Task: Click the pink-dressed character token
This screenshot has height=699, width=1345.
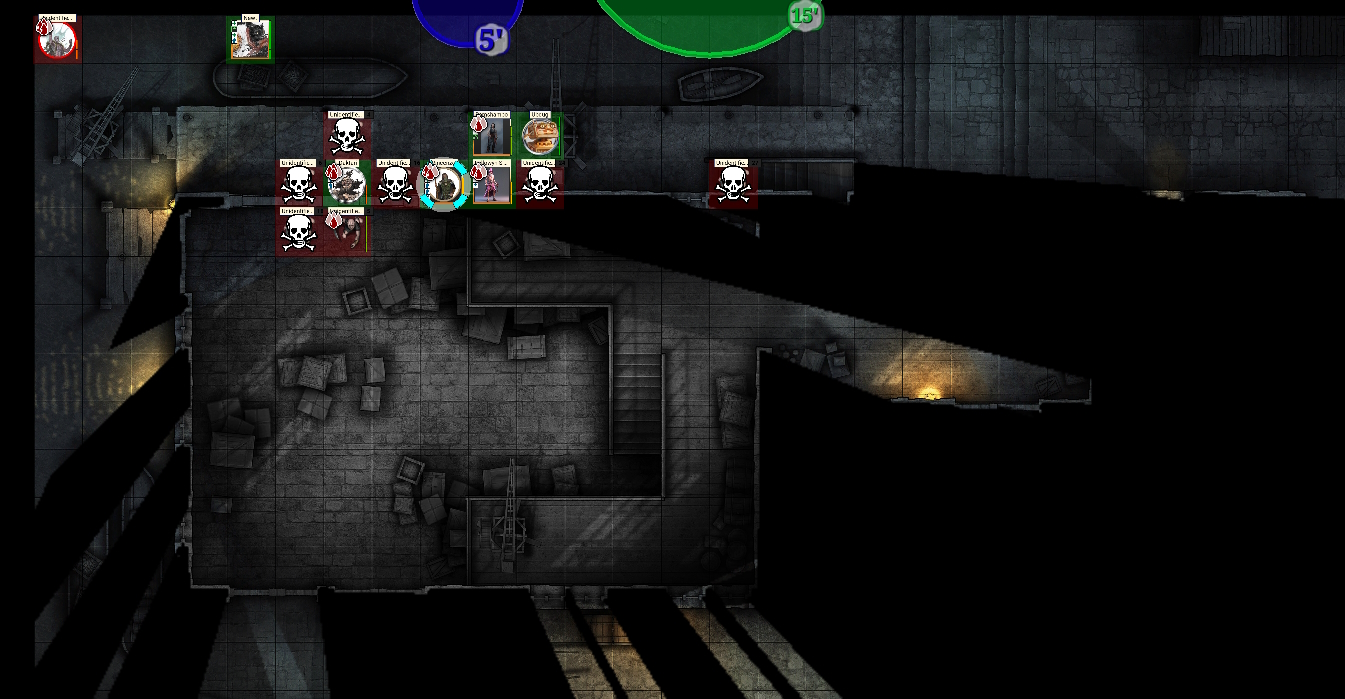Action: pyautogui.click(x=491, y=185)
